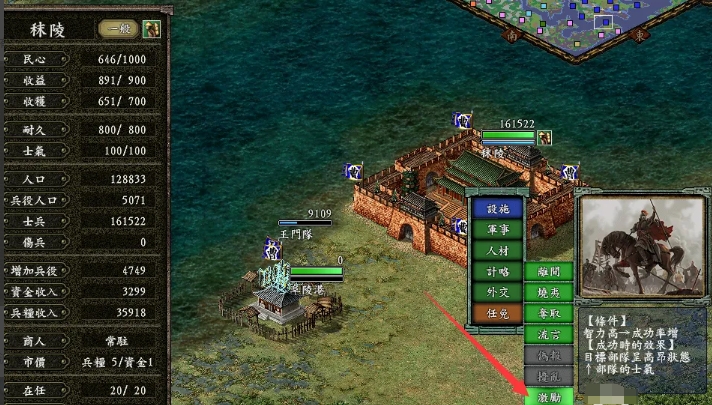Click the helmet icon in city panel header
The height and width of the screenshot is (405, 712).
tap(151, 28)
